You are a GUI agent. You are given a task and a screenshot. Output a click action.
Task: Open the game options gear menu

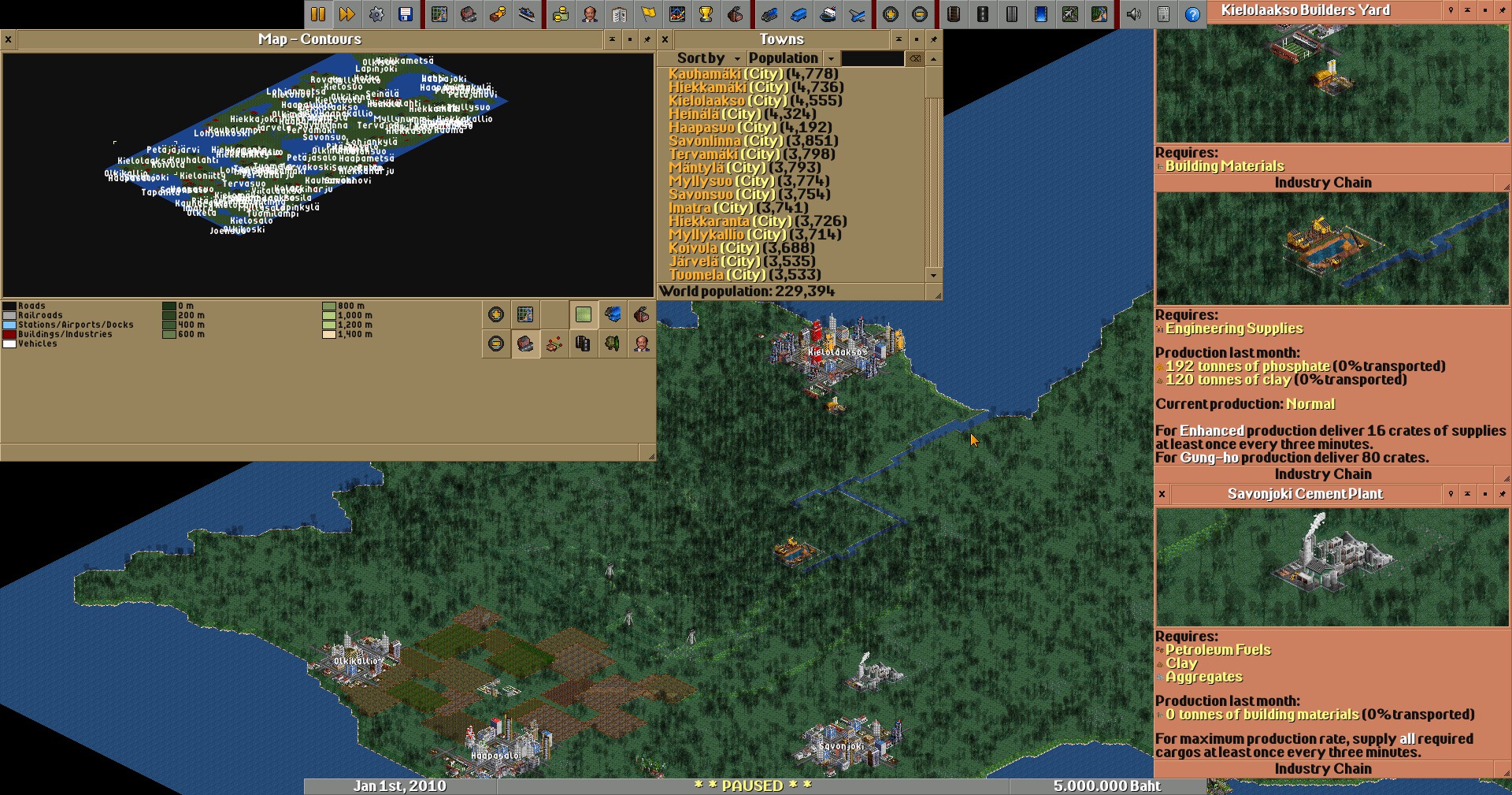point(376,14)
